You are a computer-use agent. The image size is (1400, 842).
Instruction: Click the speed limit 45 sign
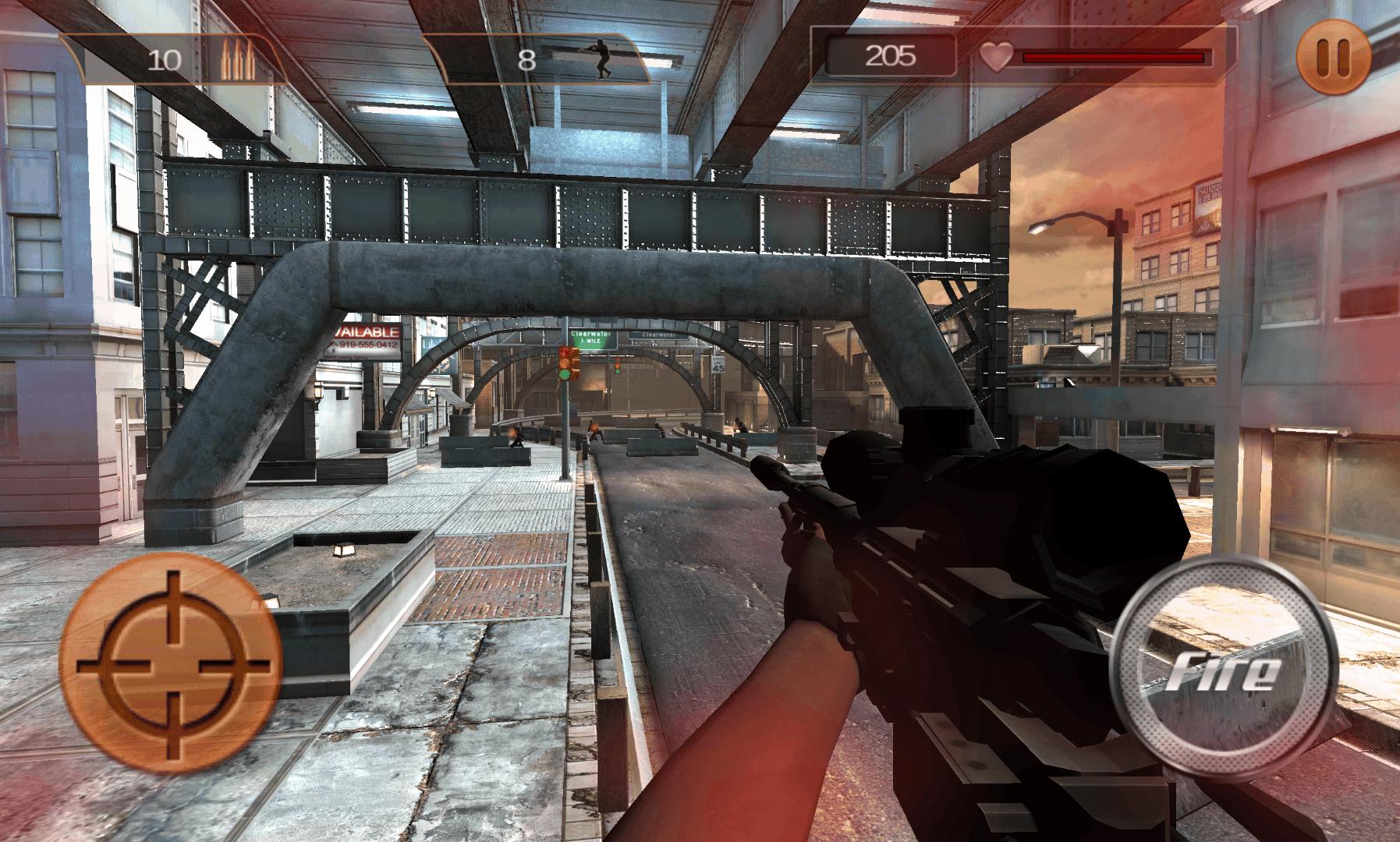click(x=718, y=365)
